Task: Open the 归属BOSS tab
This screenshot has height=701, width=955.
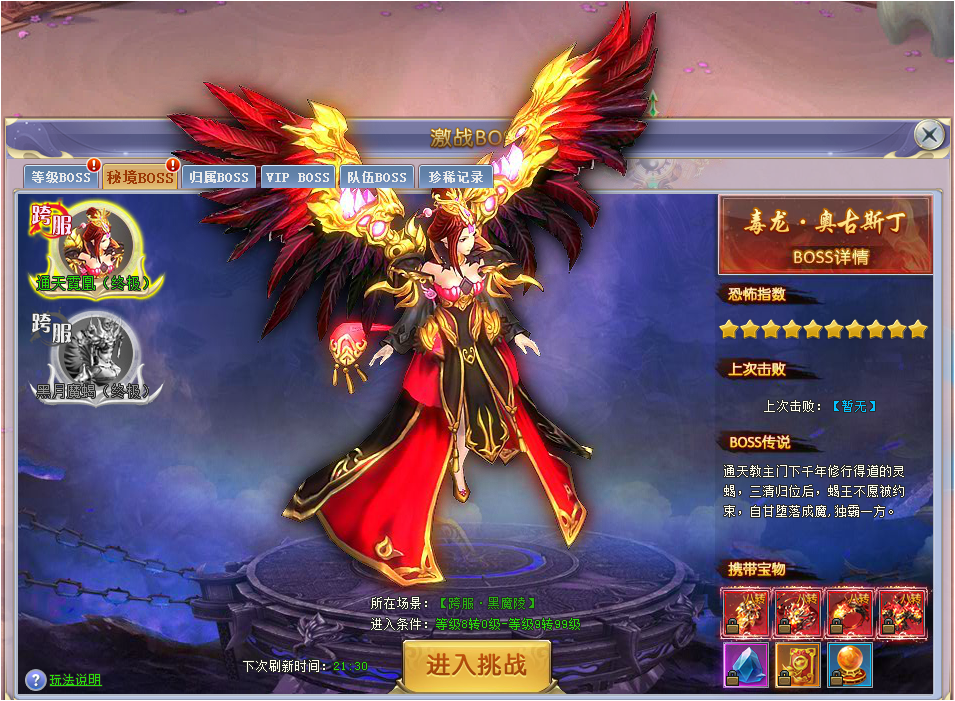Action: pyautogui.click(x=219, y=178)
